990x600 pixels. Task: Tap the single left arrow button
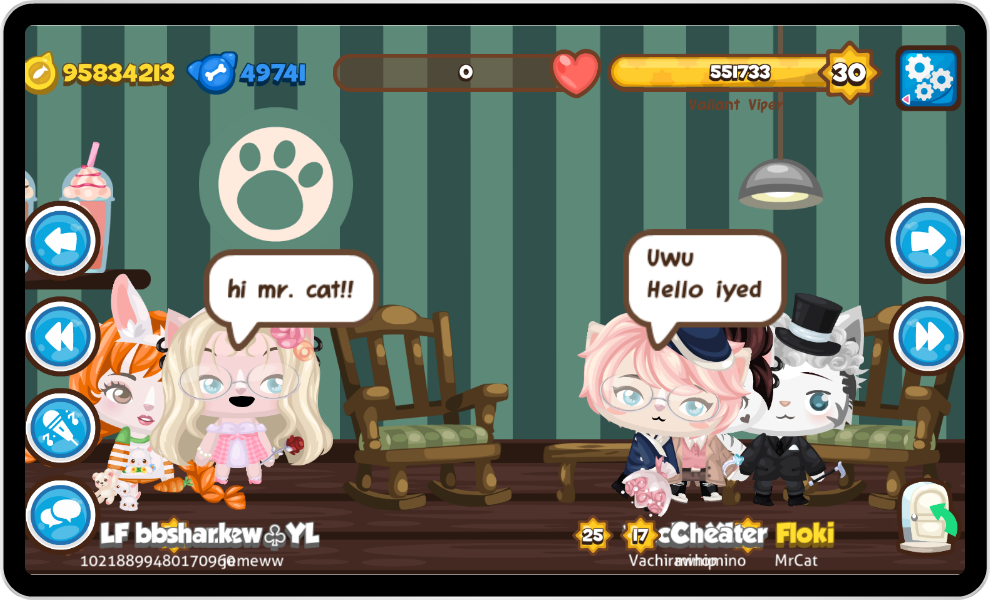[61, 240]
